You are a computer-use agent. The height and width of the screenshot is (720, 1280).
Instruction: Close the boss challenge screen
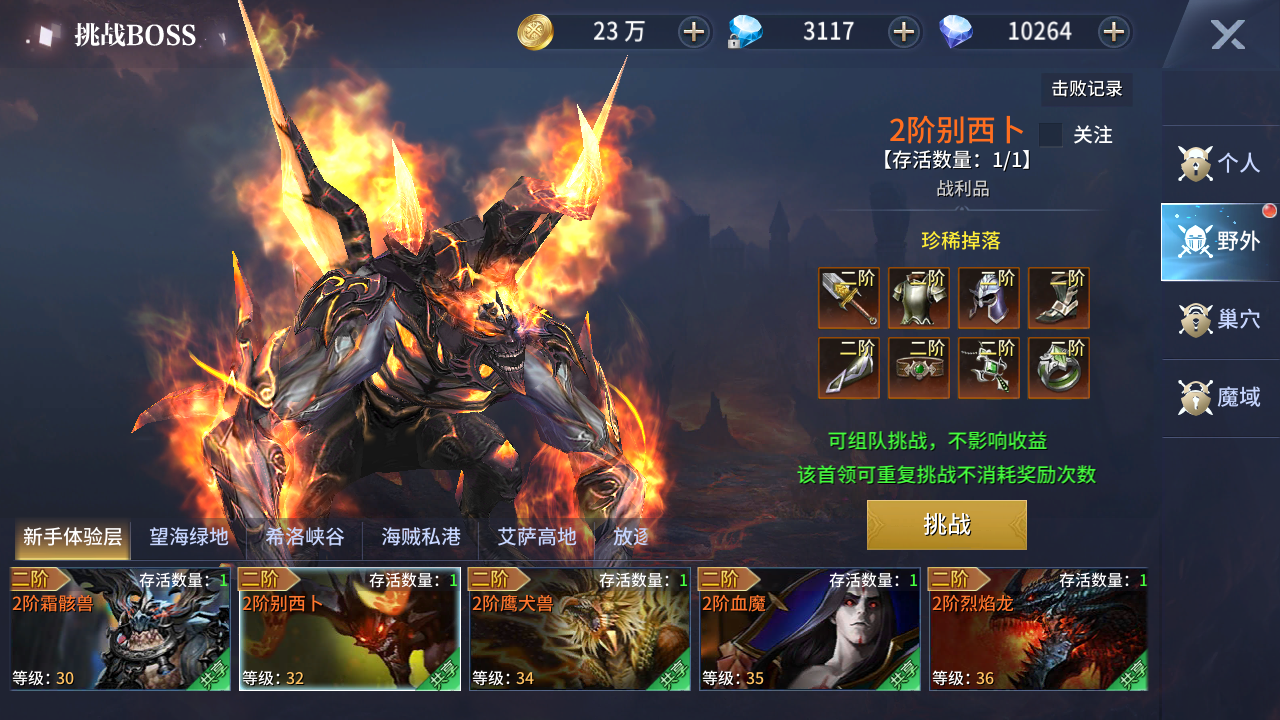1227,35
